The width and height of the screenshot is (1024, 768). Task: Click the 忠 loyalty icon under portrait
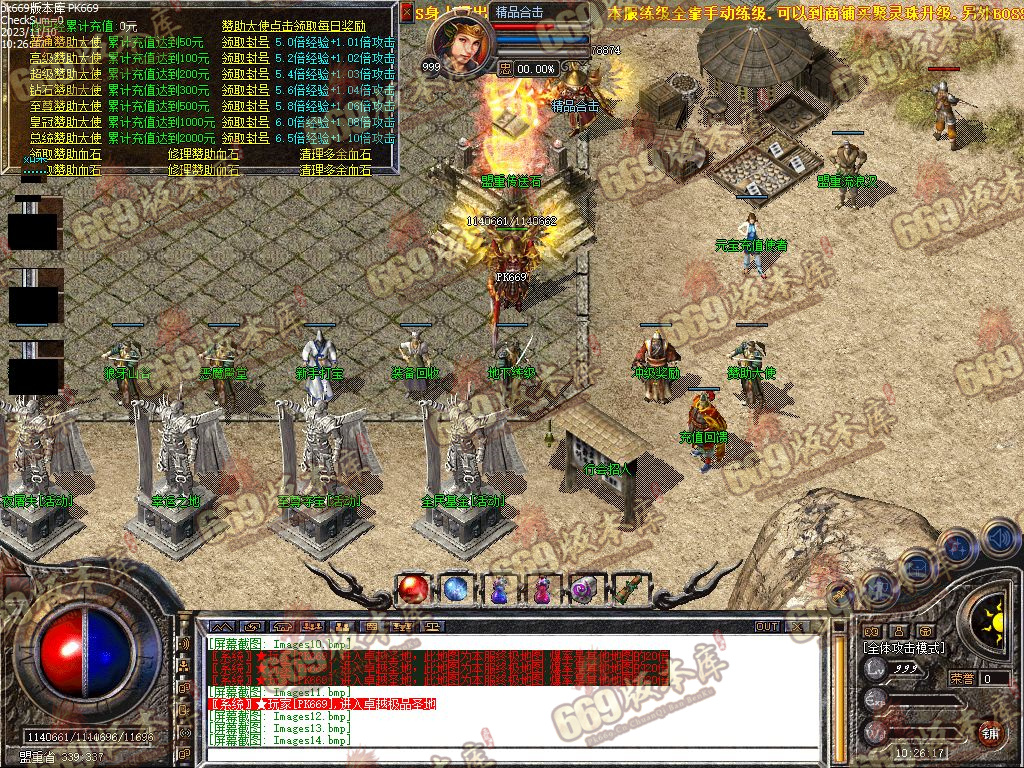(x=506, y=68)
